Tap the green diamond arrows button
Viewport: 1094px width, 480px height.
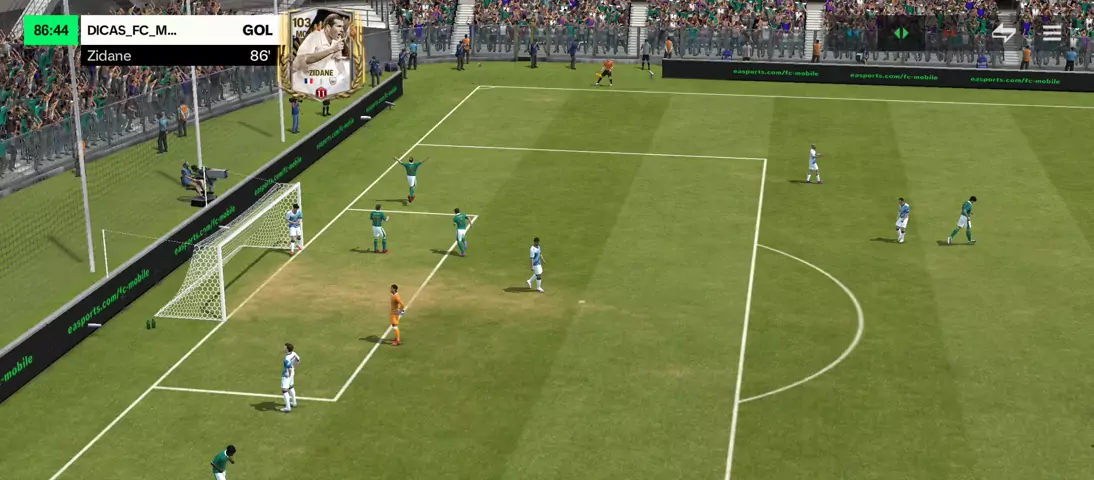pyautogui.click(x=901, y=33)
